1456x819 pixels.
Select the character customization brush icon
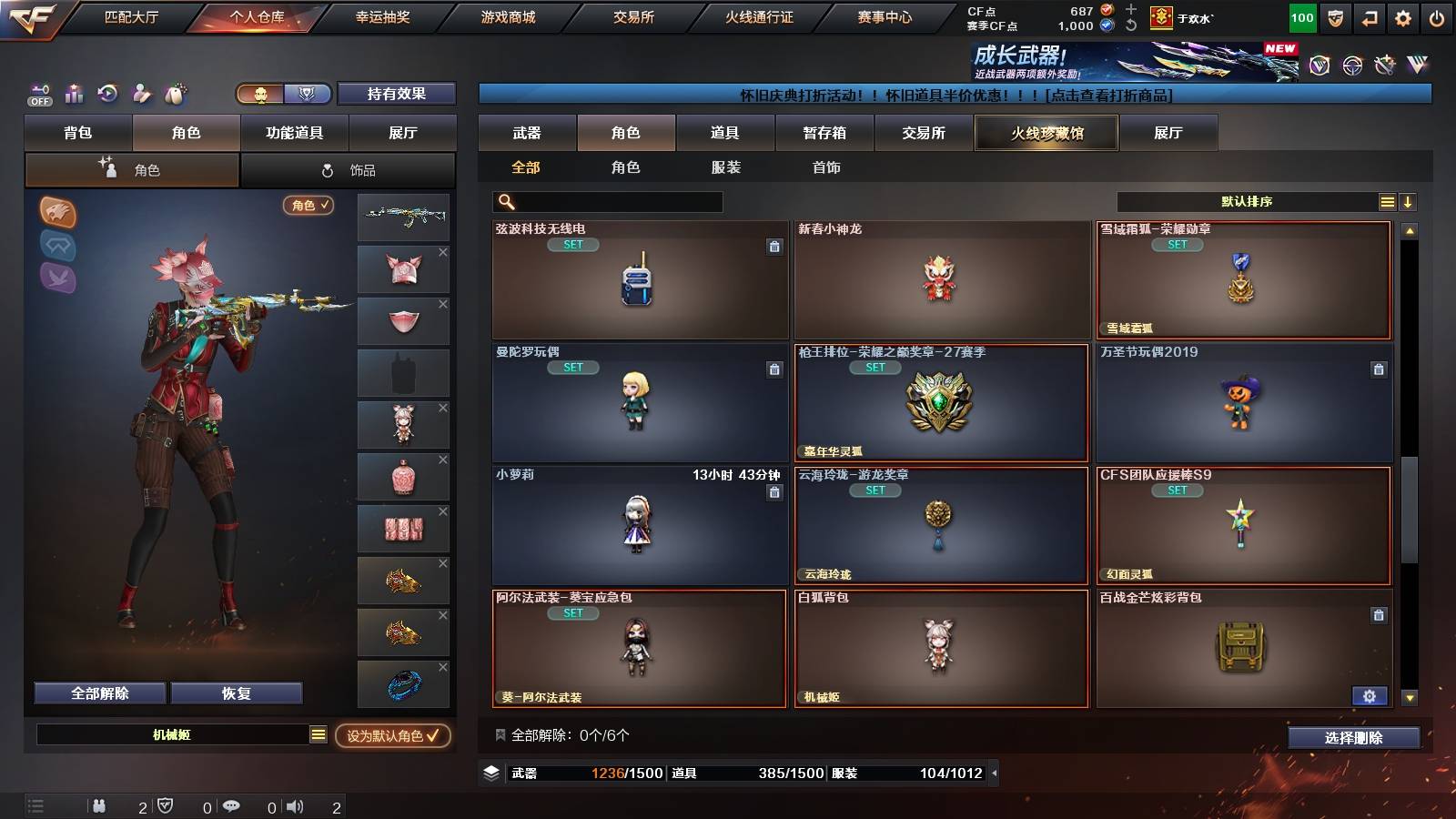(x=142, y=94)
